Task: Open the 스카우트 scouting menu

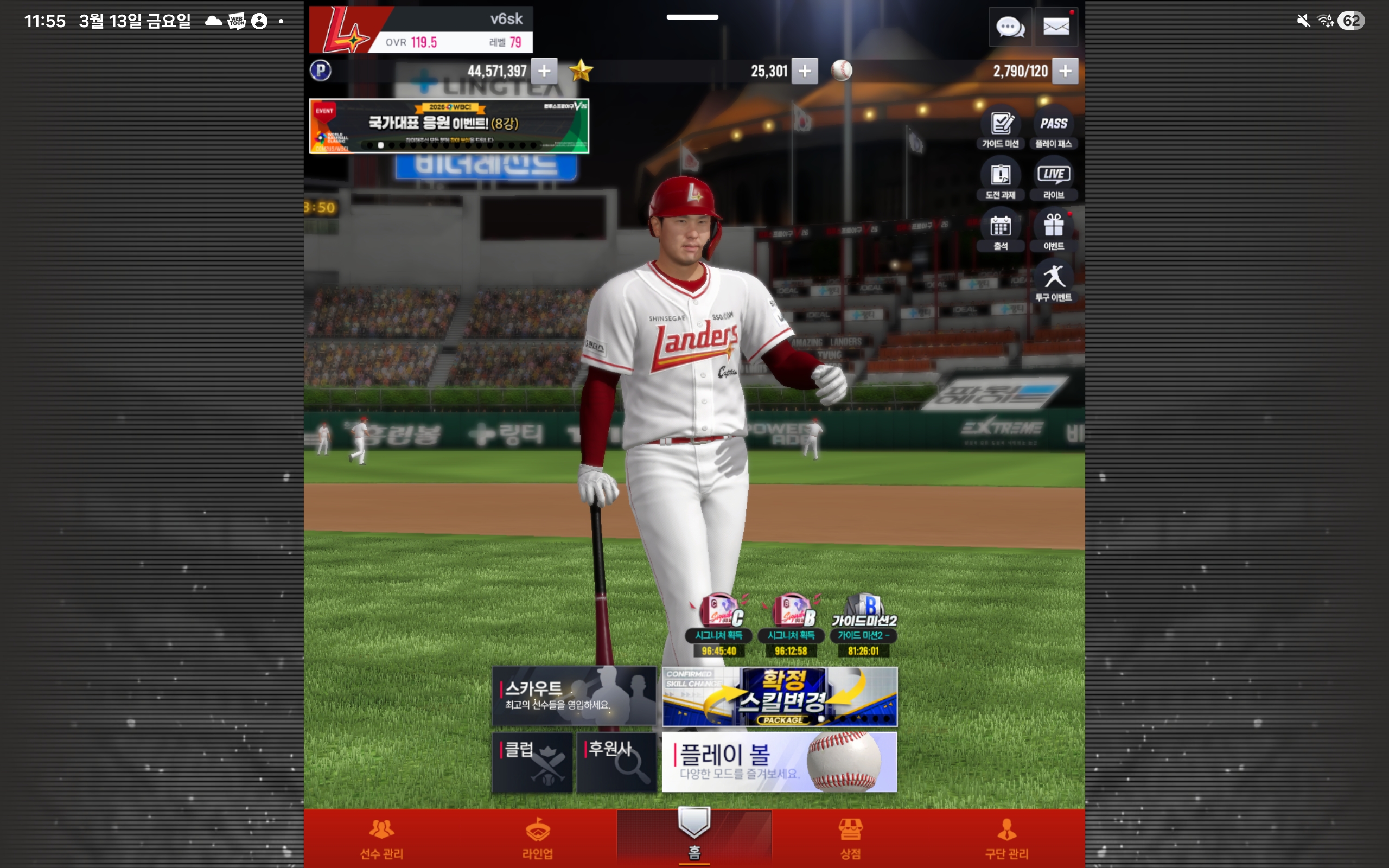Action: (x=574, y=696)
